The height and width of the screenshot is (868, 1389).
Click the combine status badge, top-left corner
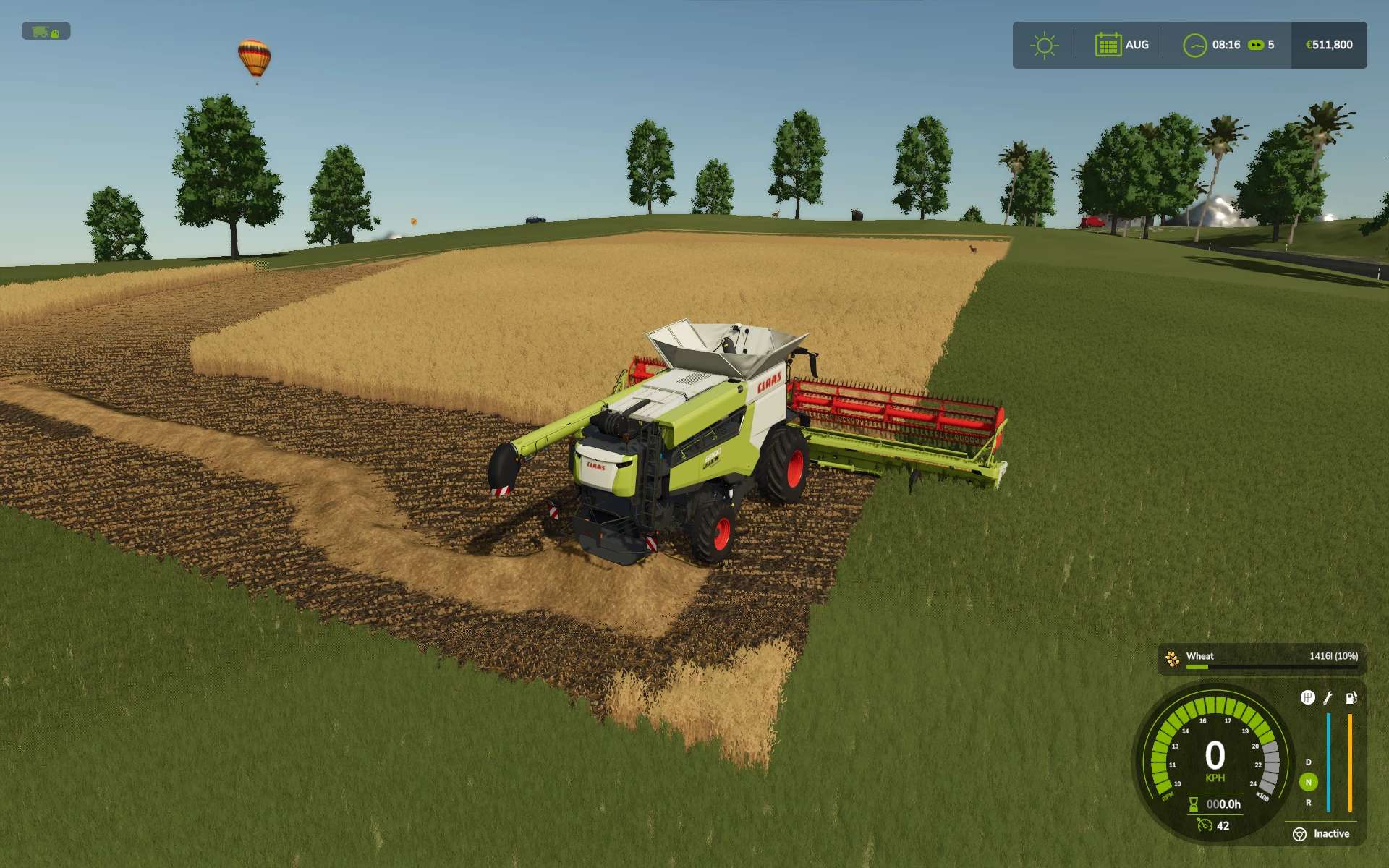[46, 32]
